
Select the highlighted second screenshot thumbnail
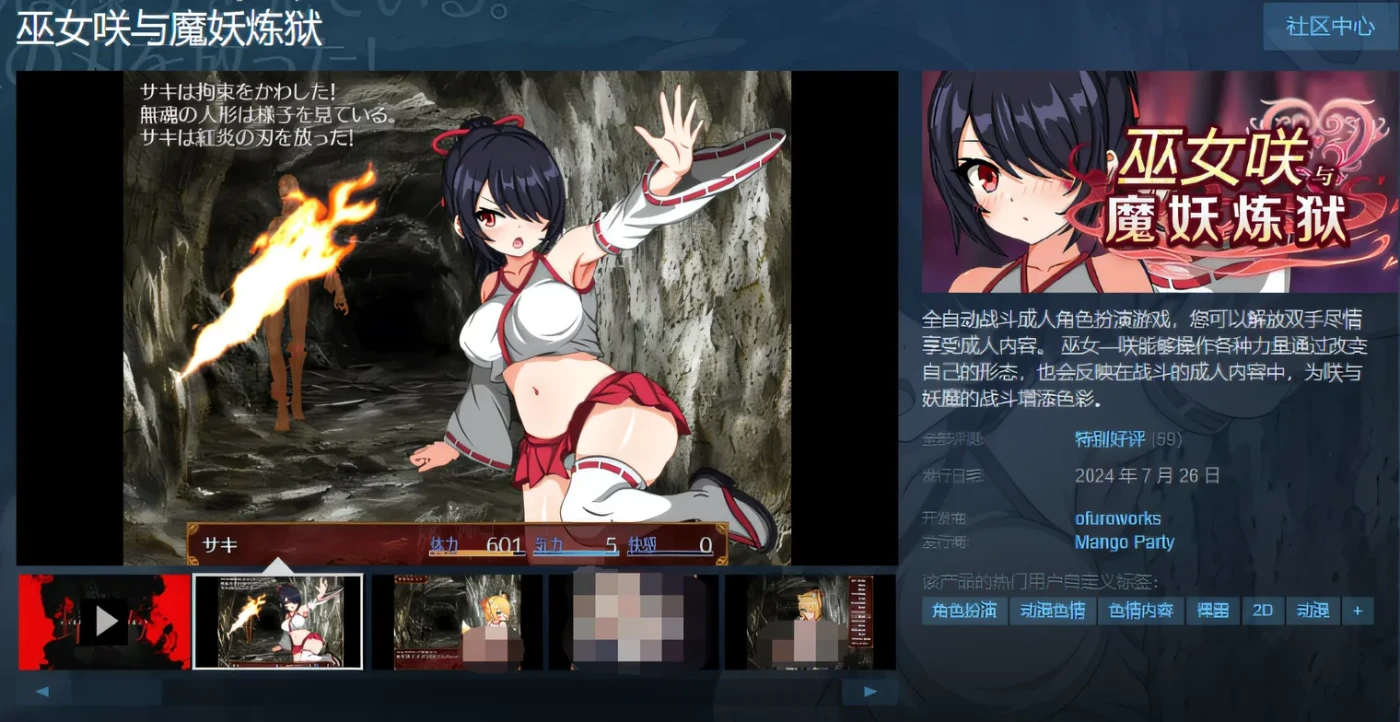coord(277,620)
